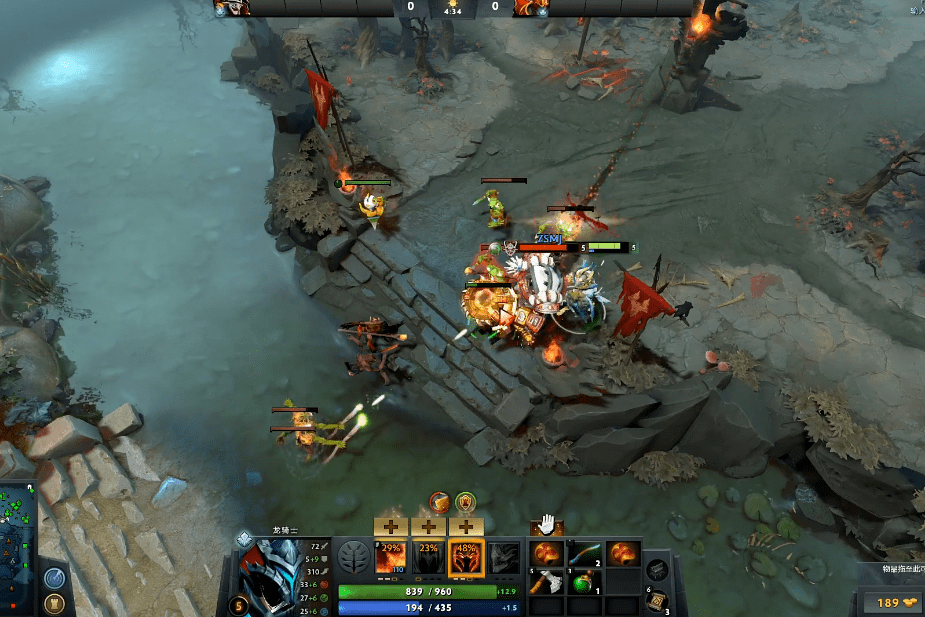Click the greyed-out Elder Dragon Form ultimate
Image resolution: width=925 pixels, height=617 pixels.
(504, 558)
